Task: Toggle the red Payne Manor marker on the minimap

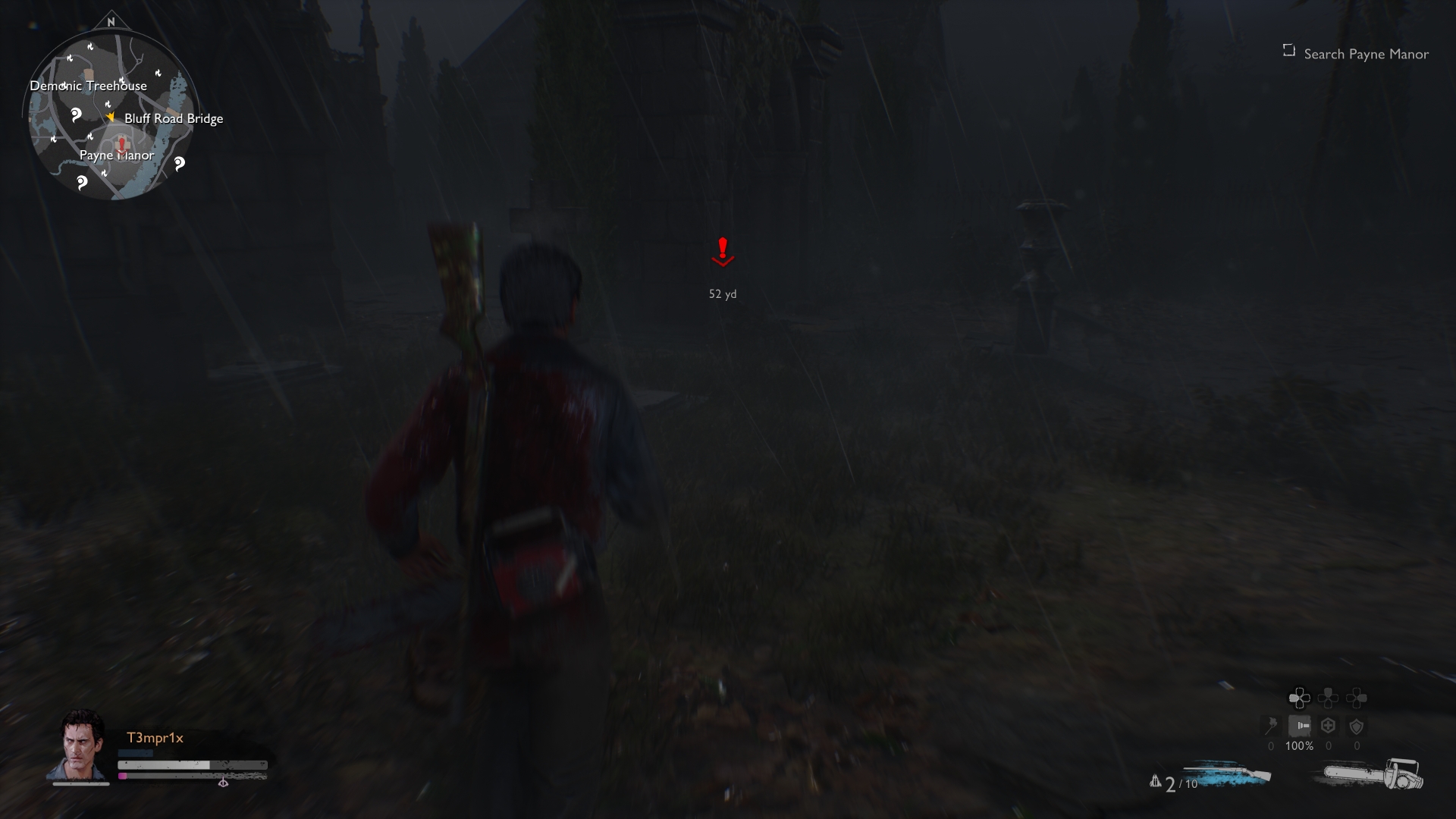Action: coord(121,144)
